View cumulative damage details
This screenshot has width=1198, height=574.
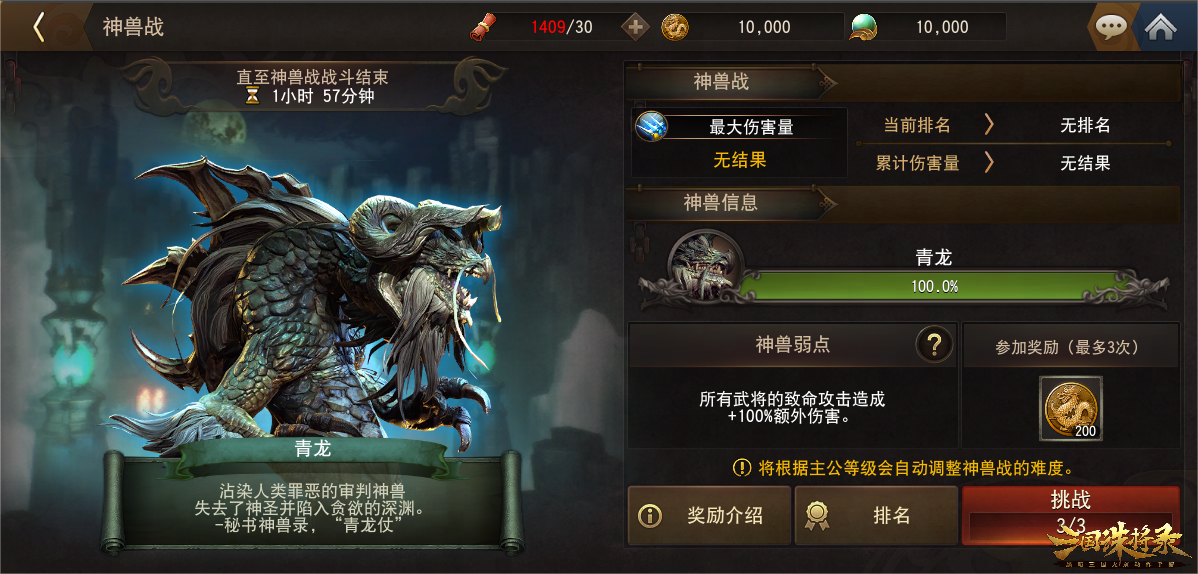point(989,162)
